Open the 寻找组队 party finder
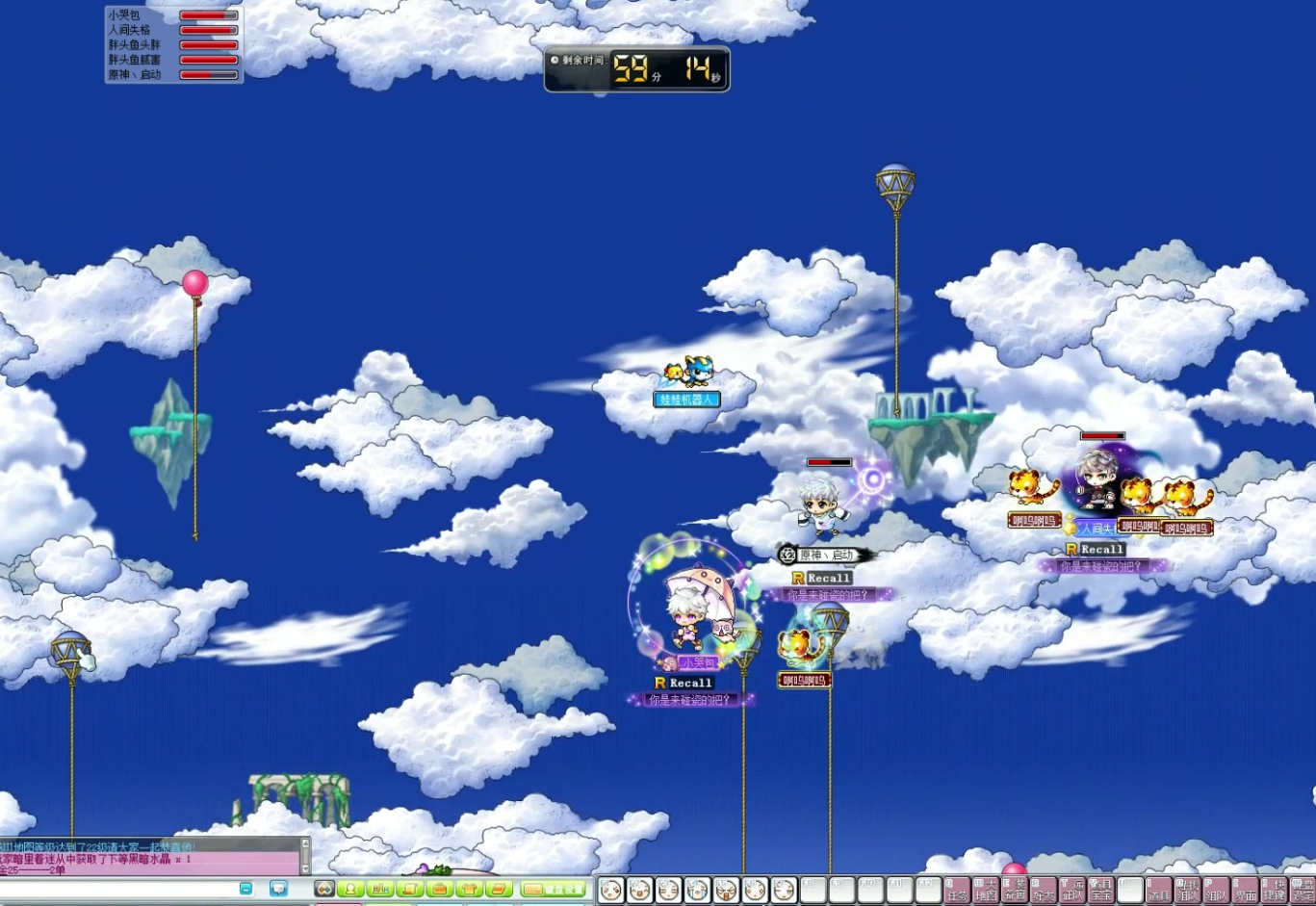1316x906 pixels. 1187,890
